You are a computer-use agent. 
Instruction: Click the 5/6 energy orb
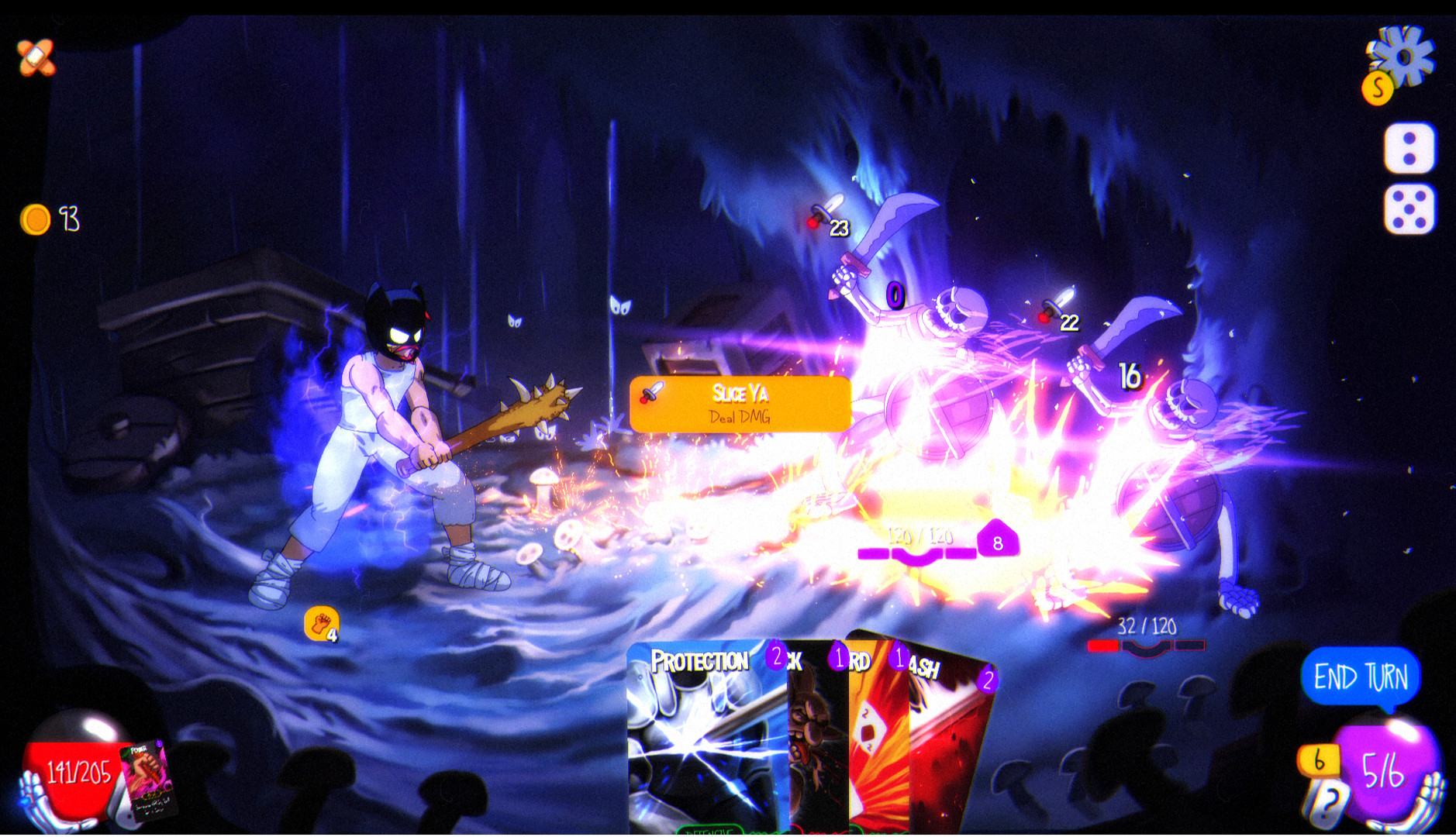tap(1388, 771)
